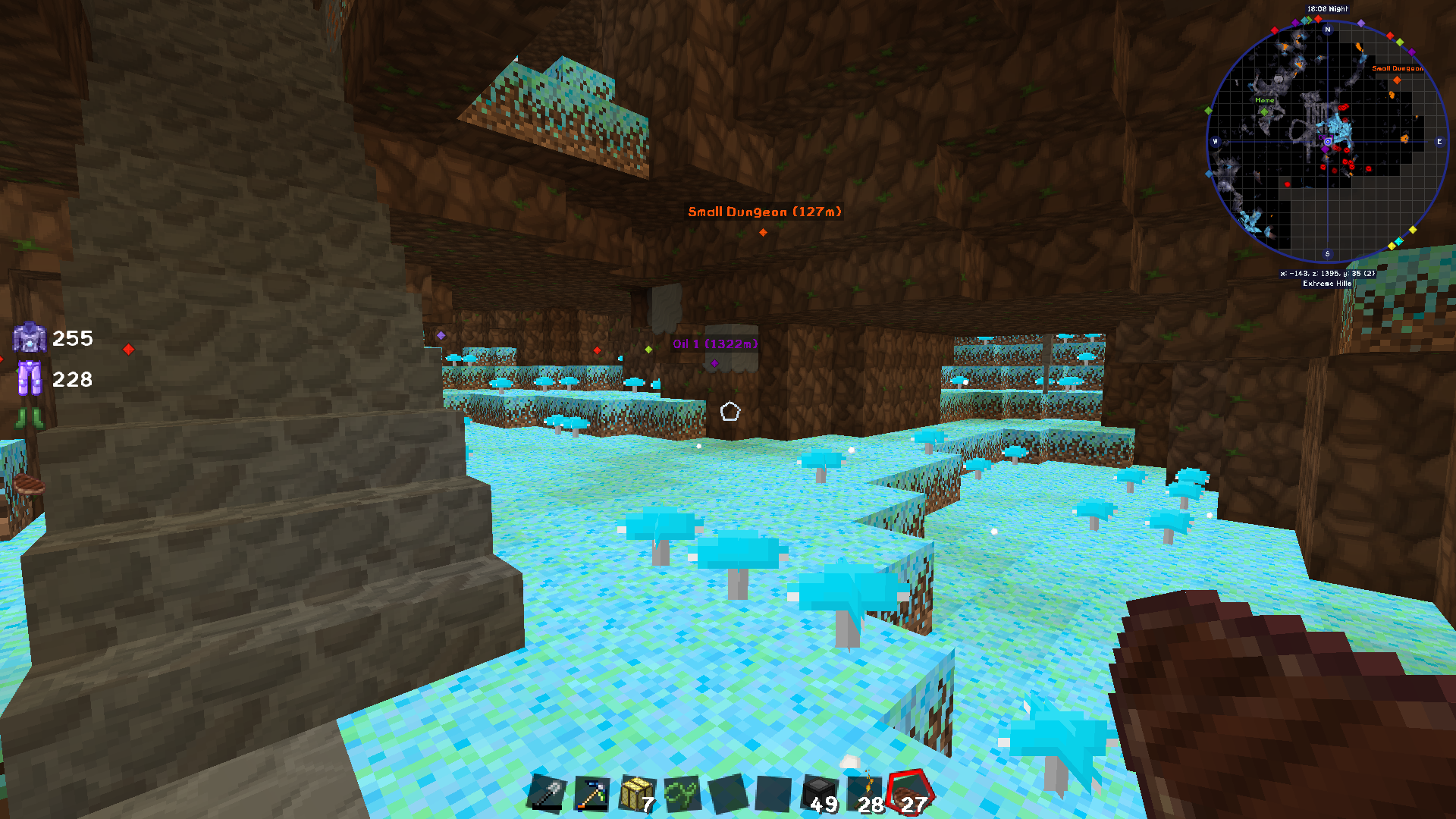The width and height of the screenshot is (1456, 819).
Task: Click the Extreme Hills biome label
Action: point(1326,284)
